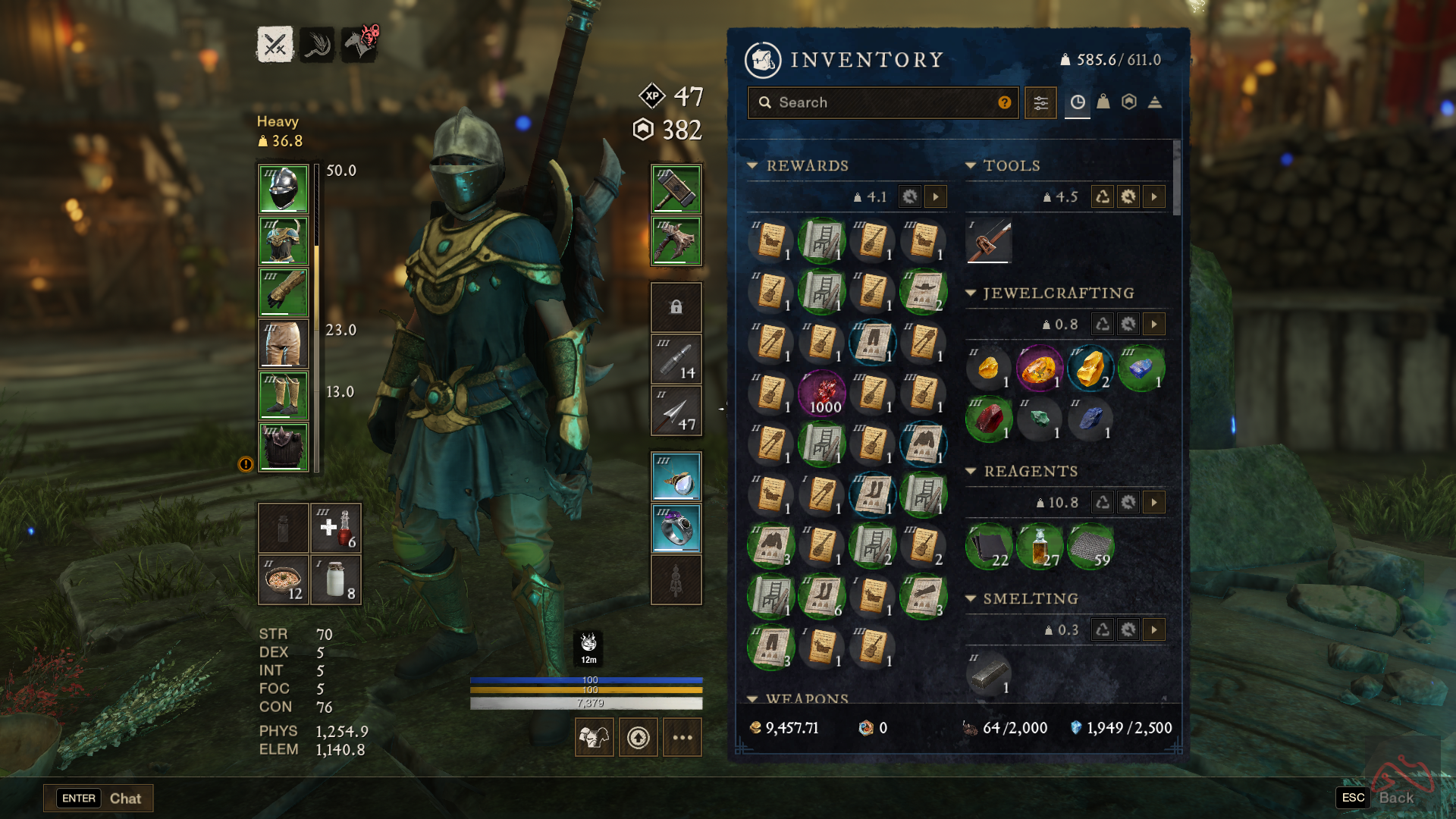Select the amber gem in Jewelcrafting
Image resolution: width=1456 pixels, height=819 pixels.
1039,369
